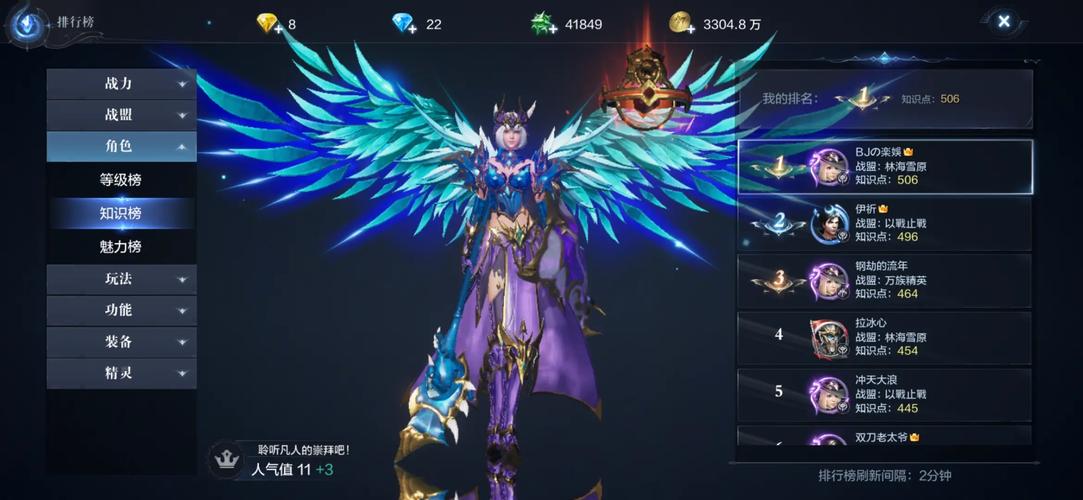Select second-place player 伊祈
The height and width of the screenshot is (500, 1083).
click(885, 223)
